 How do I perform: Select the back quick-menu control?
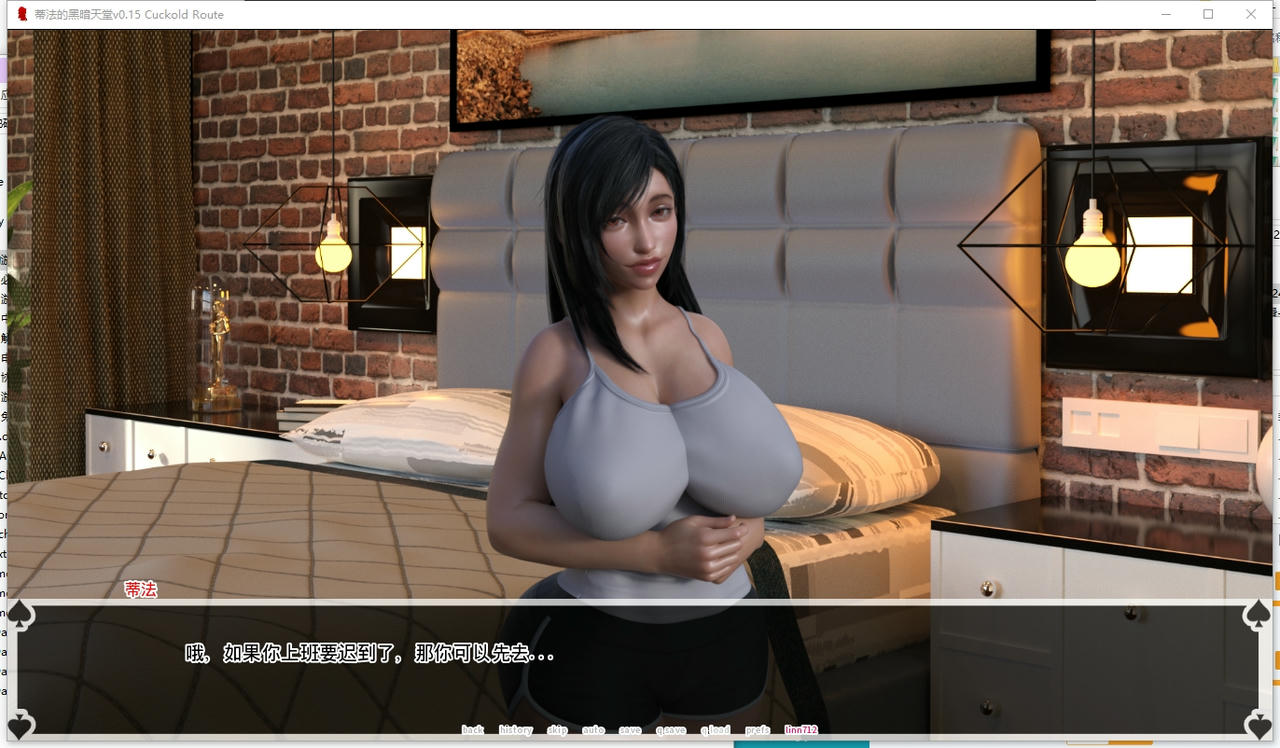(x=473, y=730)
